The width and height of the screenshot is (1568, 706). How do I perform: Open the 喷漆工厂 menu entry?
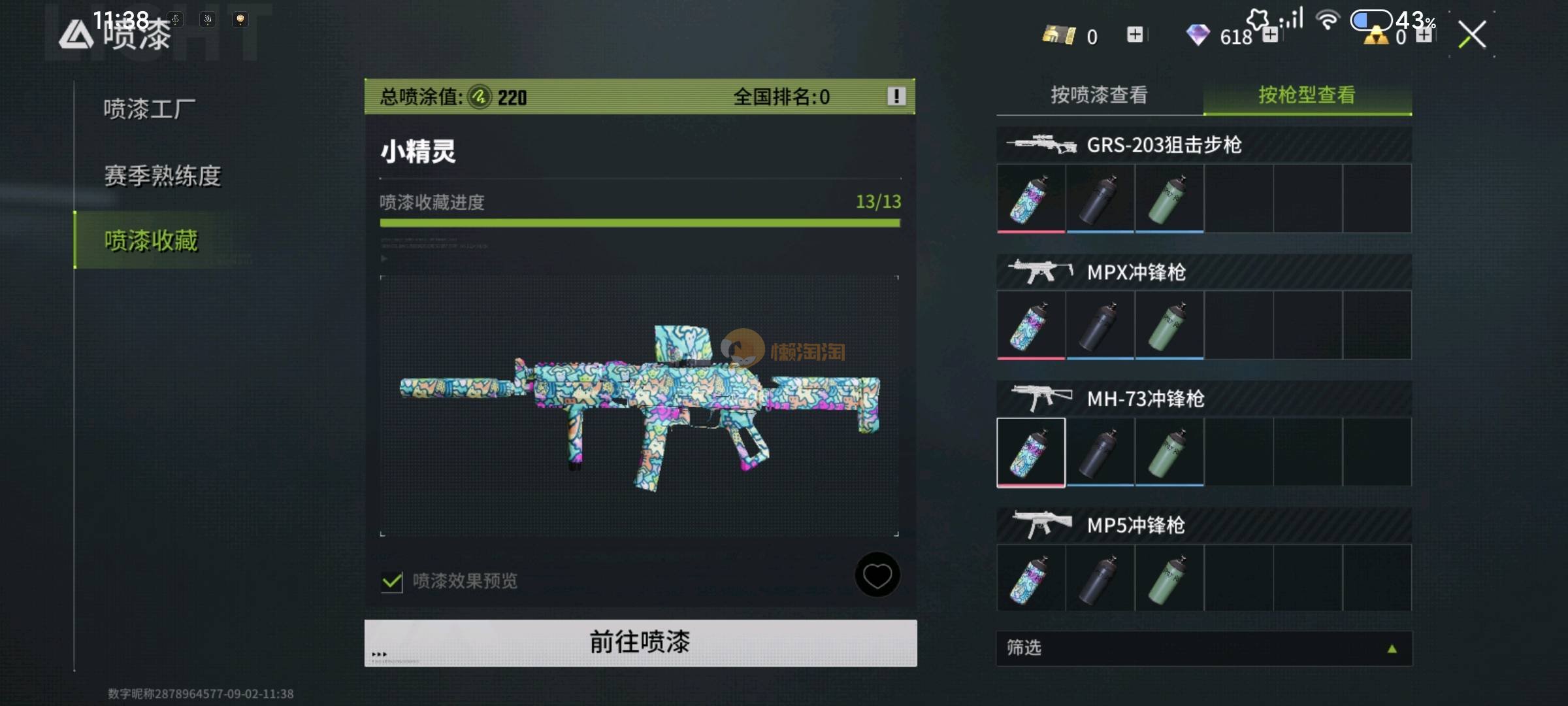(150, 109)
